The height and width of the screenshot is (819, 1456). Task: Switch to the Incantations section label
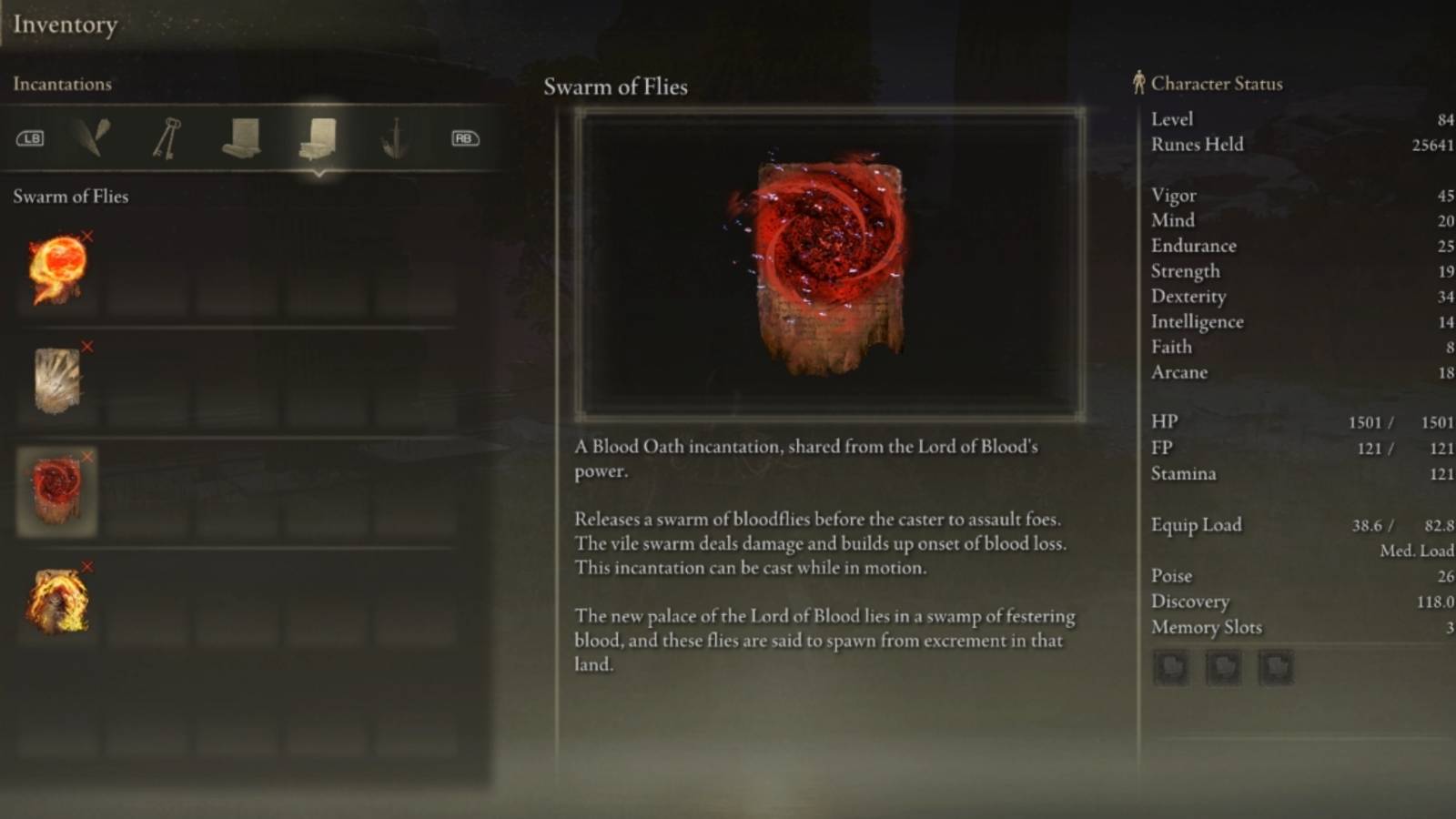click(x=63, y=84)
